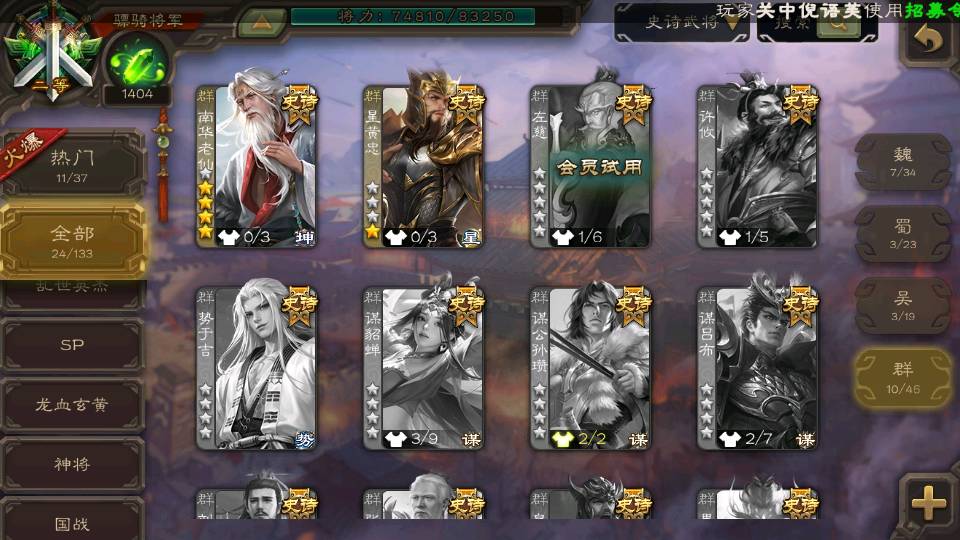Select the 热门 category tab
This screenshot has height=540, width=960.
point(72,163)
